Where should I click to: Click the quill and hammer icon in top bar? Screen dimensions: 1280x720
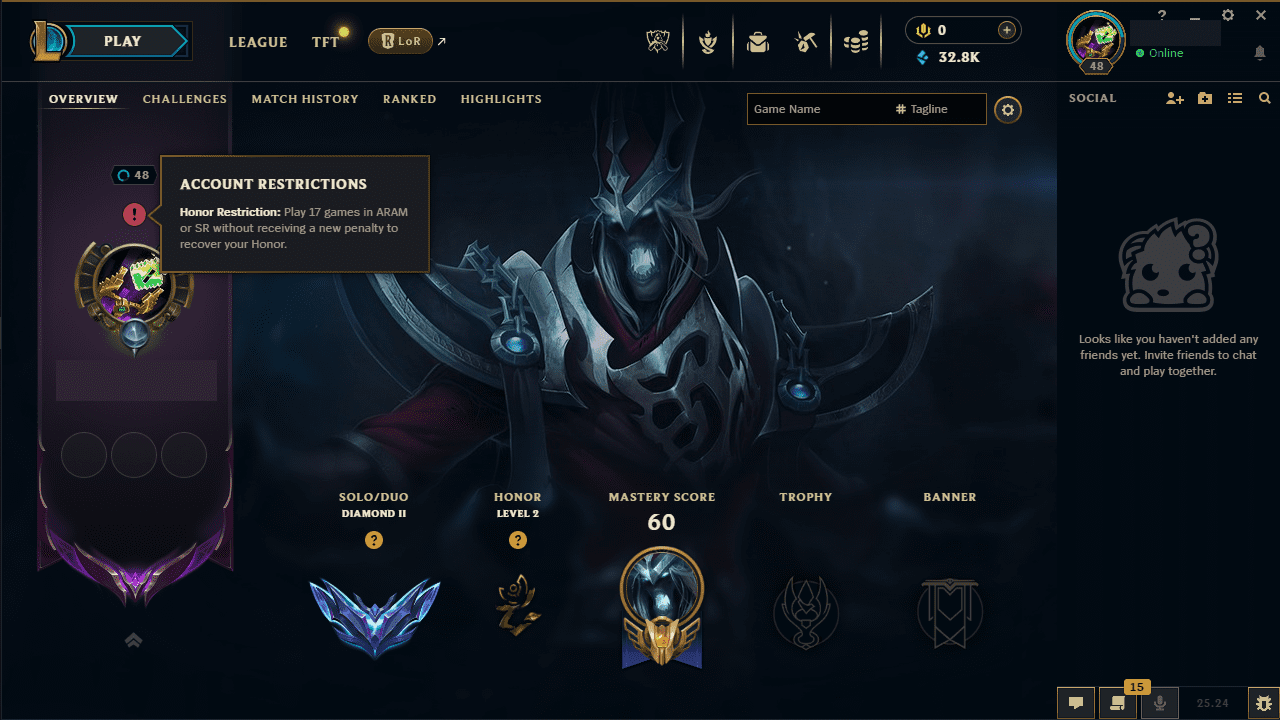tap(808, 41)
